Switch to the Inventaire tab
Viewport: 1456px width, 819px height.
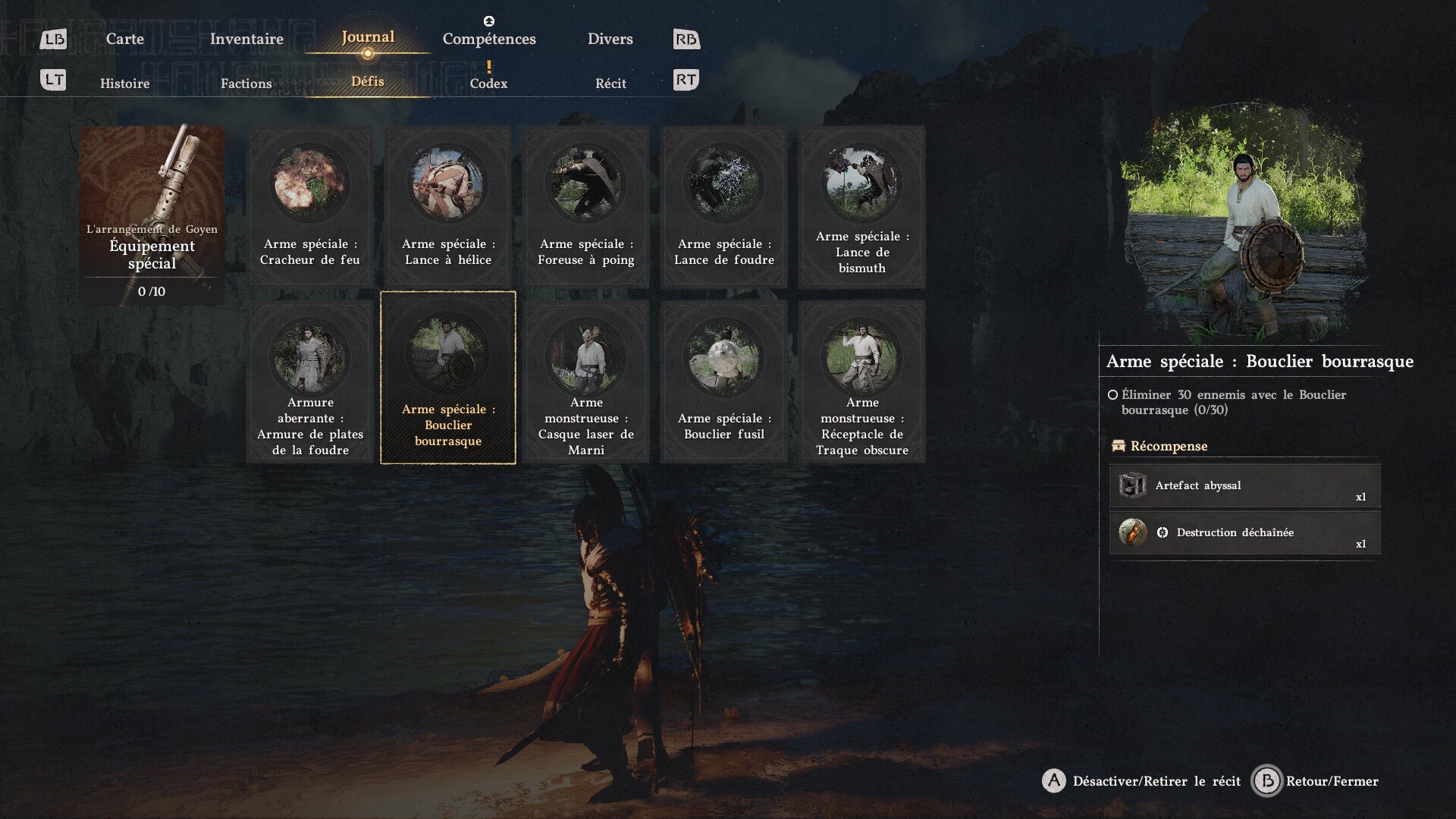tap(246, 39)
